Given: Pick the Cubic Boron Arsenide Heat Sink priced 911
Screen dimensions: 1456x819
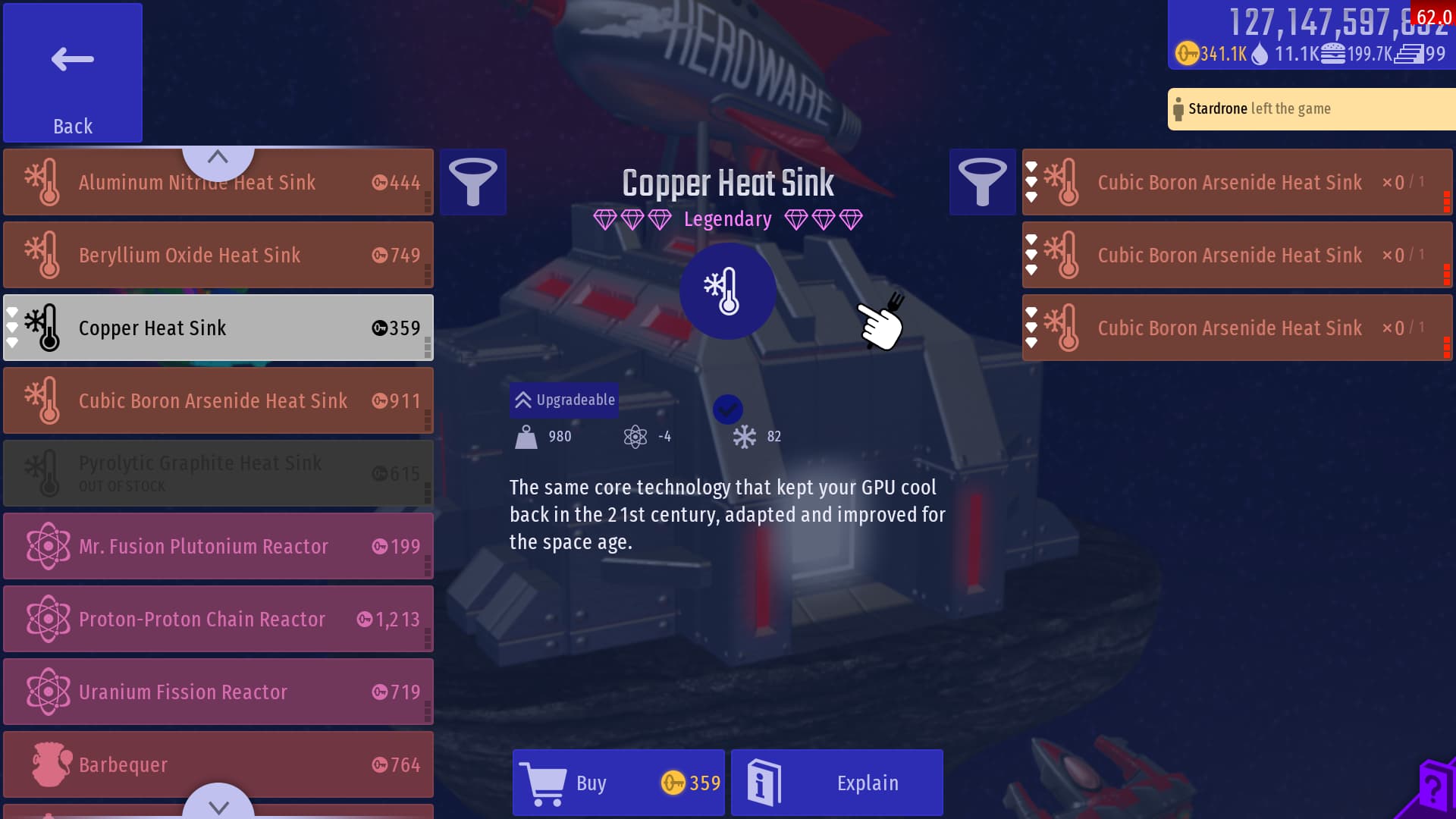Looking at the screenshot, I should (218, 400).
